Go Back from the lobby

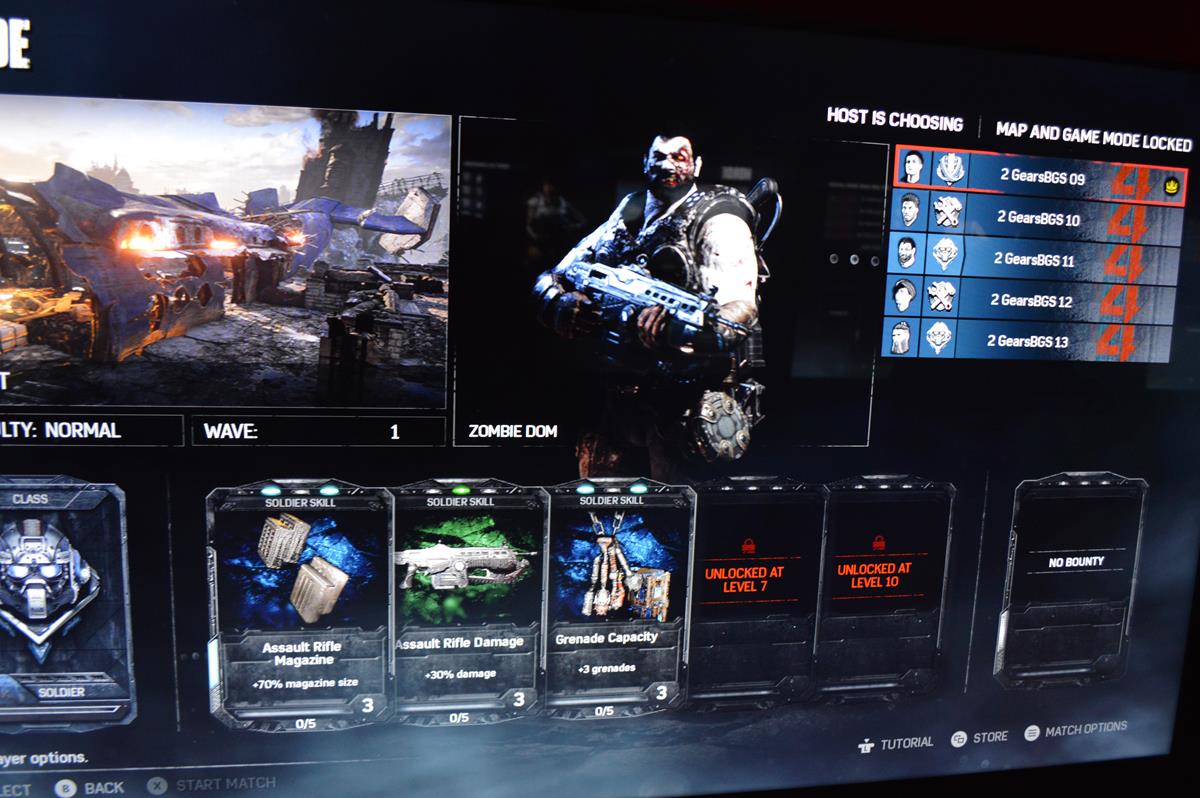(92, 788)
